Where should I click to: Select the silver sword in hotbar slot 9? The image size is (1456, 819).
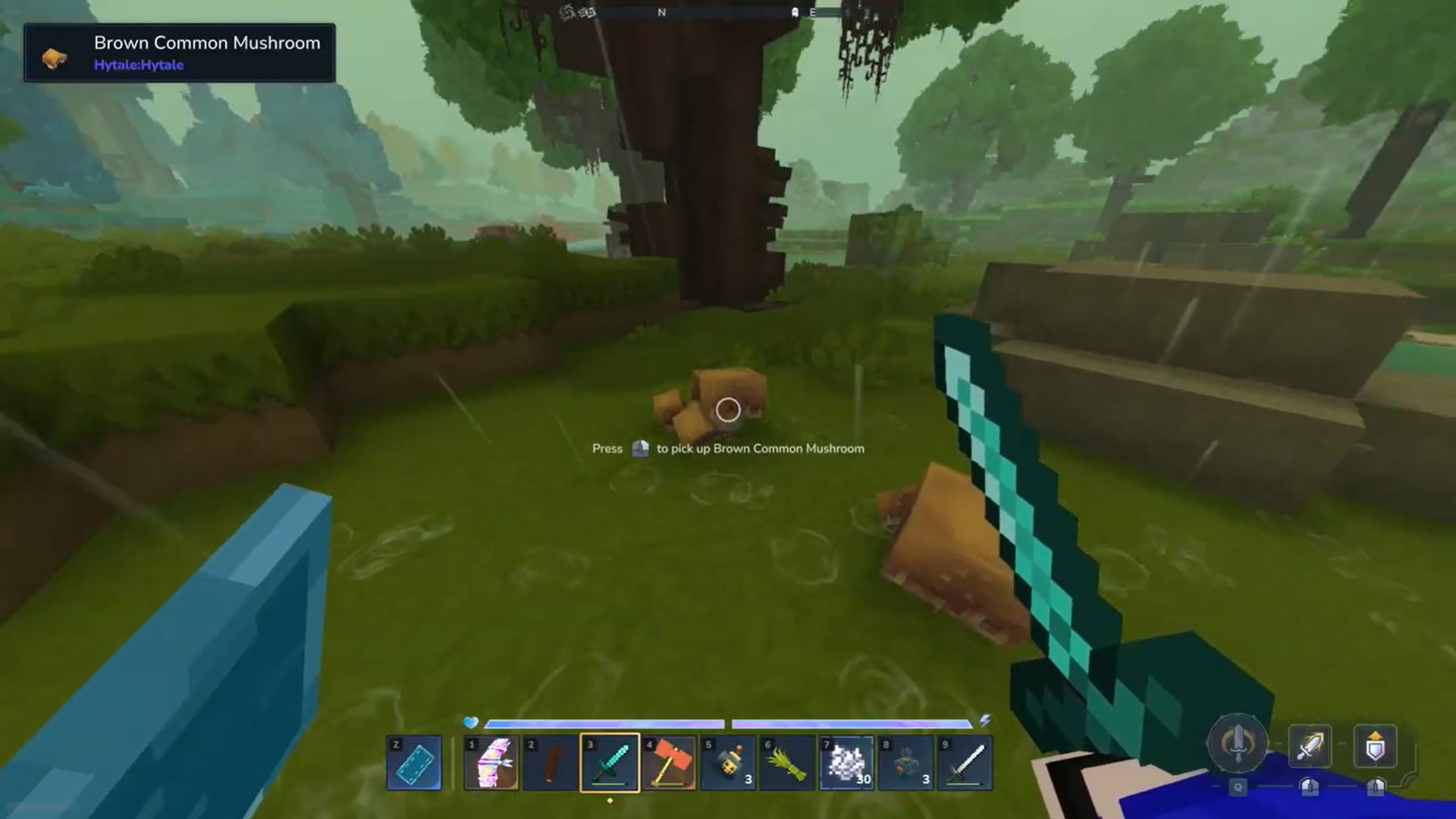965,762
